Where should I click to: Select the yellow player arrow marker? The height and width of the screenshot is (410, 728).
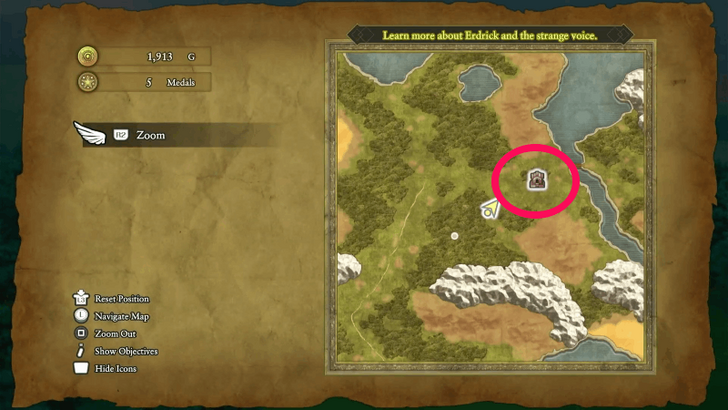(x=490, y=209)
